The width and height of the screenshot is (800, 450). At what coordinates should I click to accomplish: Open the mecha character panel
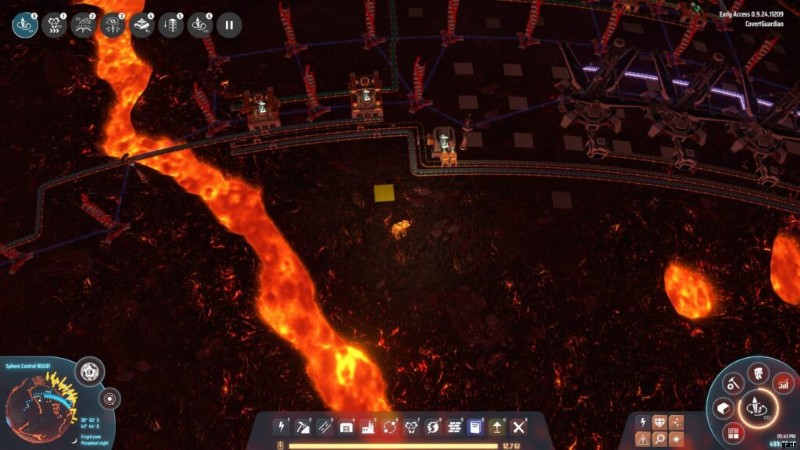click(x=759, y=371)
